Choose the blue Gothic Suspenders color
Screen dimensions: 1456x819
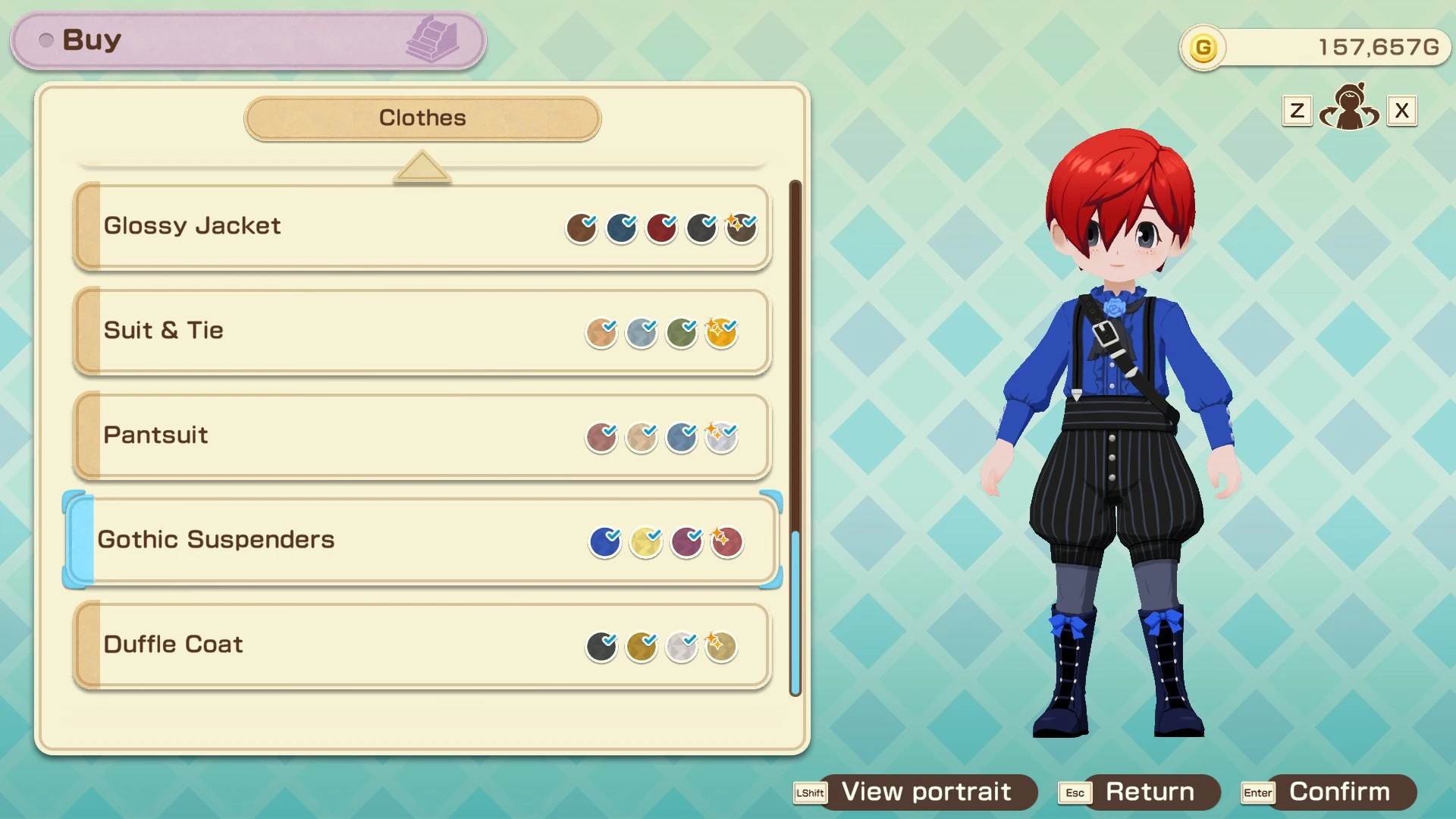click(x=605, y=541)
